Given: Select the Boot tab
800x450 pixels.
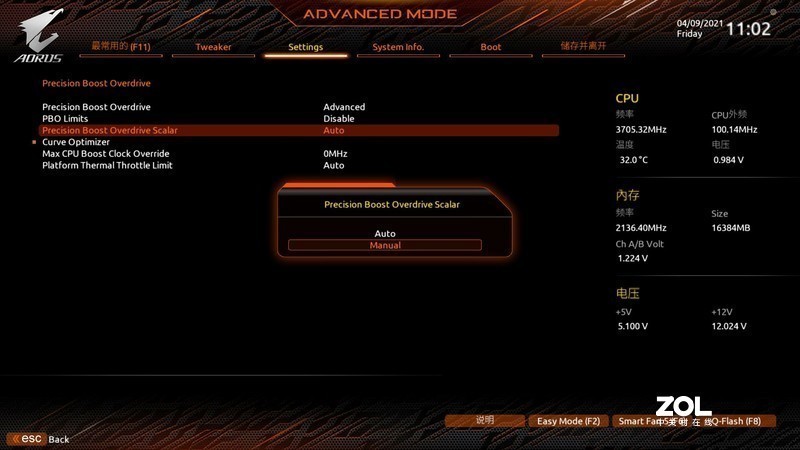Looking at the screenshot, I should click(491, 47).
